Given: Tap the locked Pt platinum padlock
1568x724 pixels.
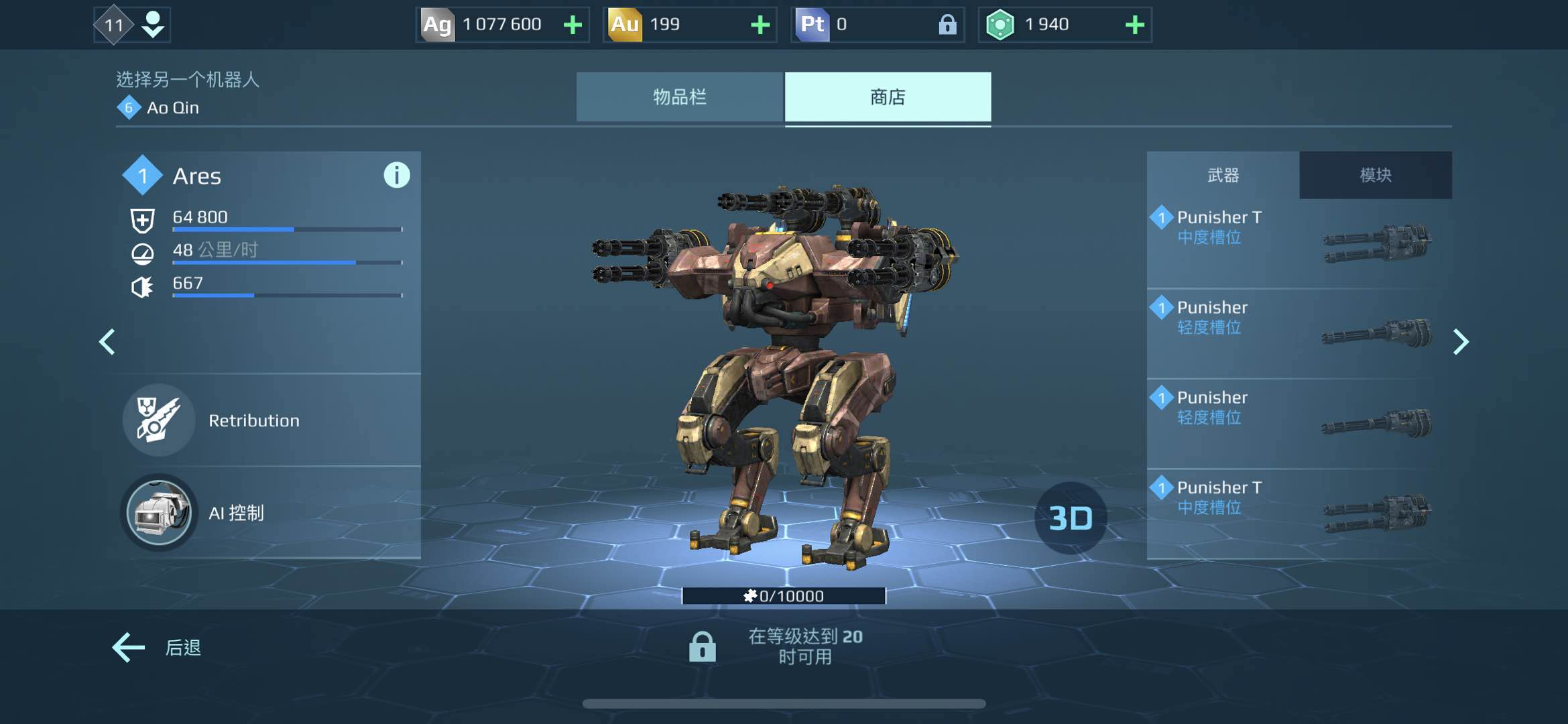Looking at the screenshot, I should [x=947, y=25].
